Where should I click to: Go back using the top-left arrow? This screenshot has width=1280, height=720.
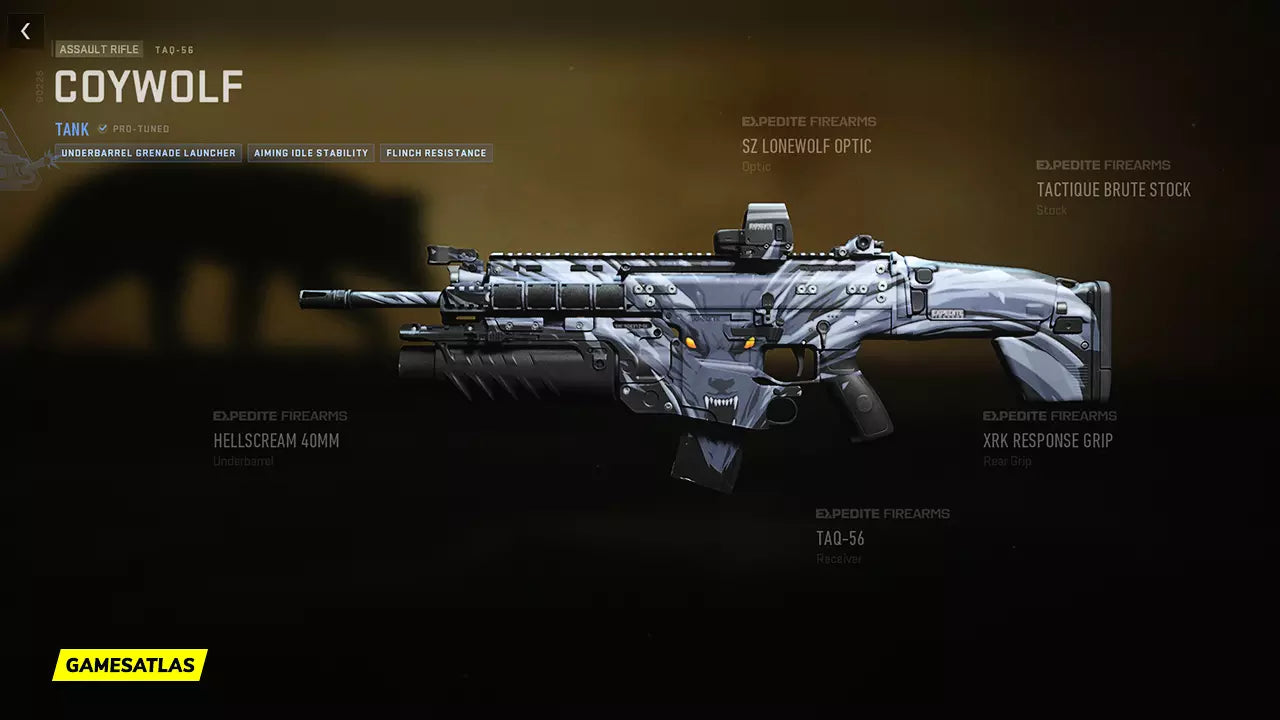pos(26,32)
